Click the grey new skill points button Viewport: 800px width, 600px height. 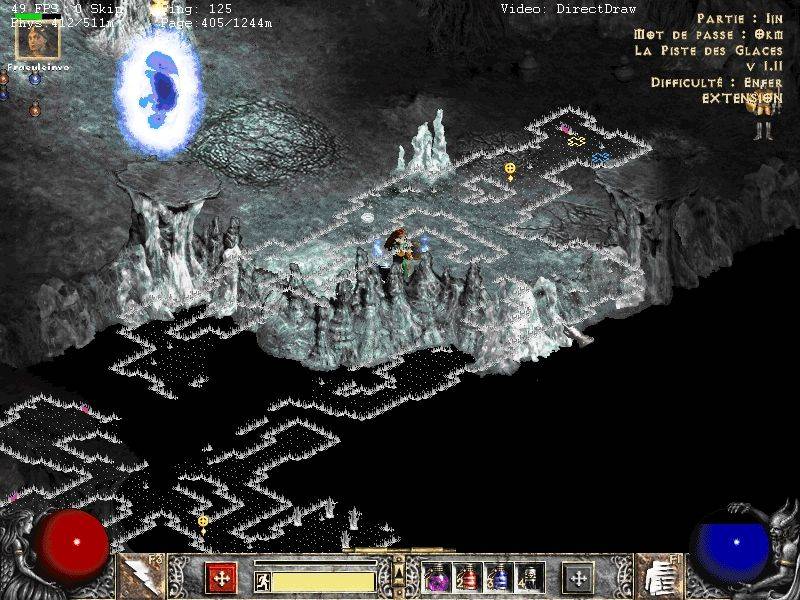pos(578,578)
